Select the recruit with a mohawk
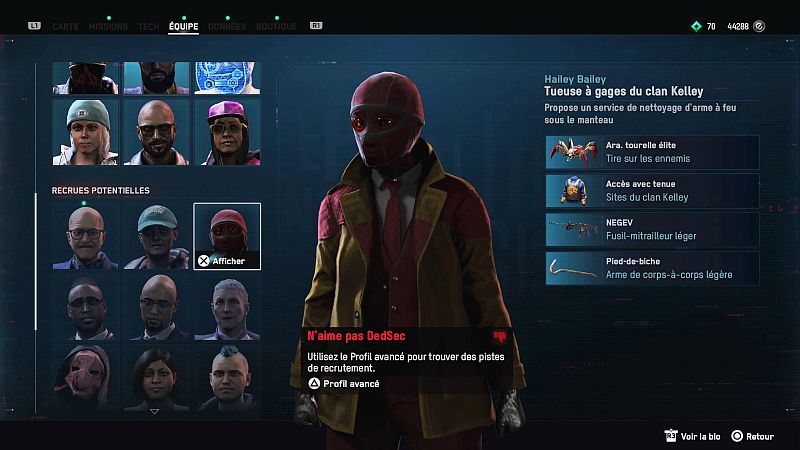The height and width of the screenshot is (450, 800). (227, 376)
